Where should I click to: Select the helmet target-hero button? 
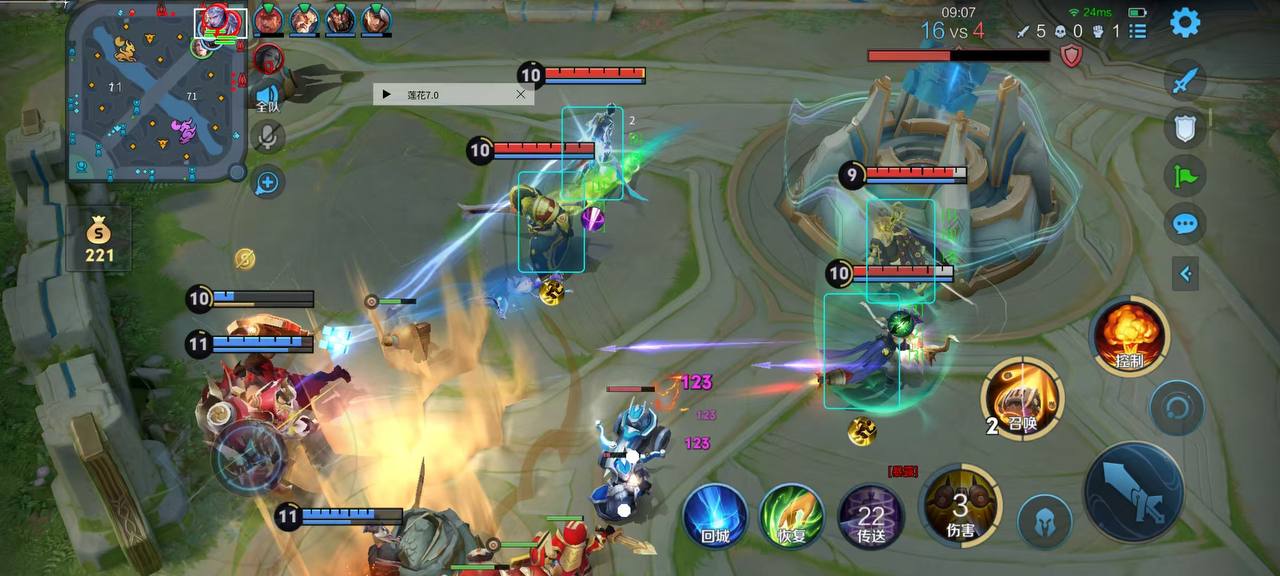coord(1045,521)
